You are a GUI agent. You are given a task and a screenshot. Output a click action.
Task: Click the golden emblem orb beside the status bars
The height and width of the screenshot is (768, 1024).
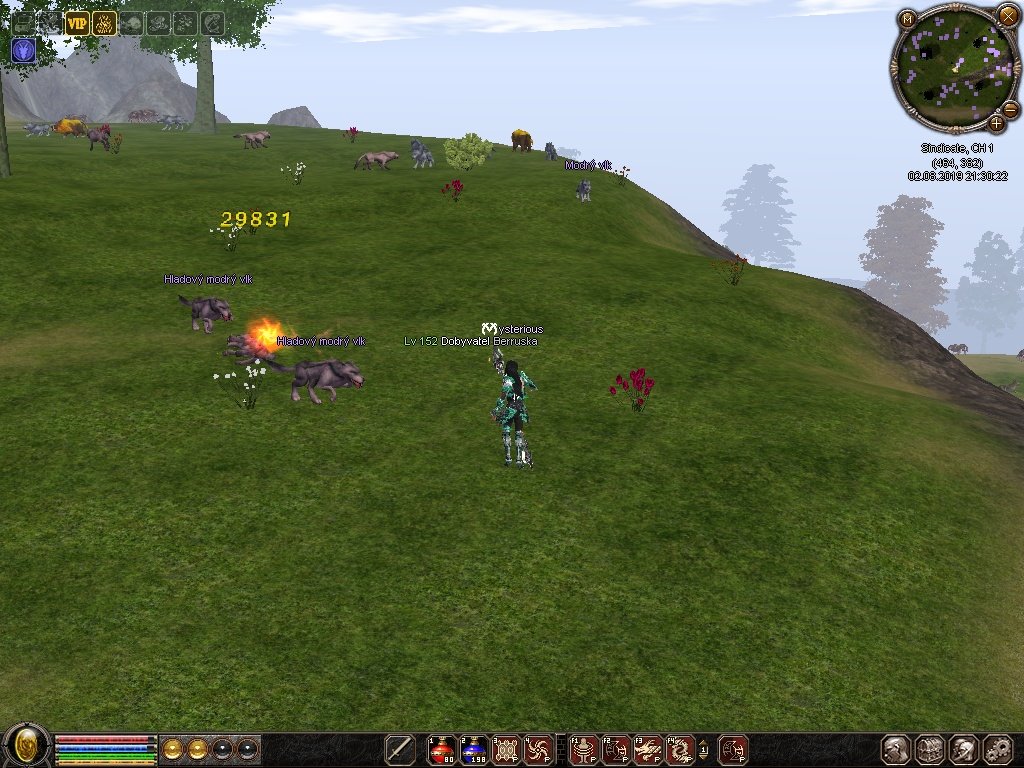[x=27, y=746]
